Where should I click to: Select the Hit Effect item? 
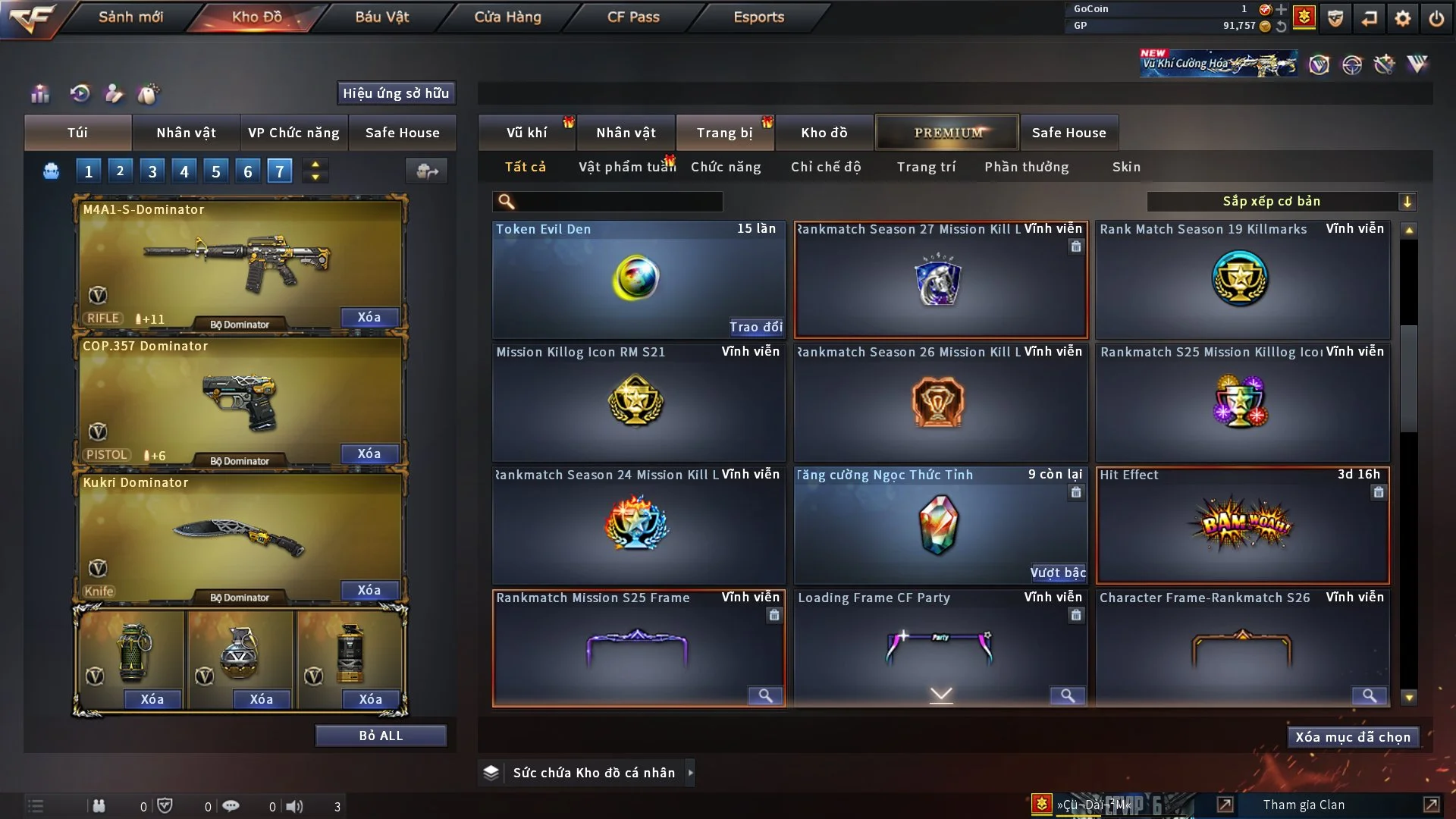(1241, 525)
